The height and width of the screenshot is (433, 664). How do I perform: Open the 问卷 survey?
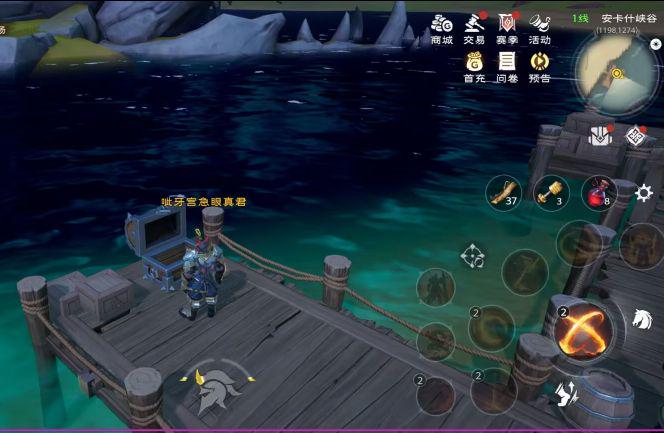507,66
